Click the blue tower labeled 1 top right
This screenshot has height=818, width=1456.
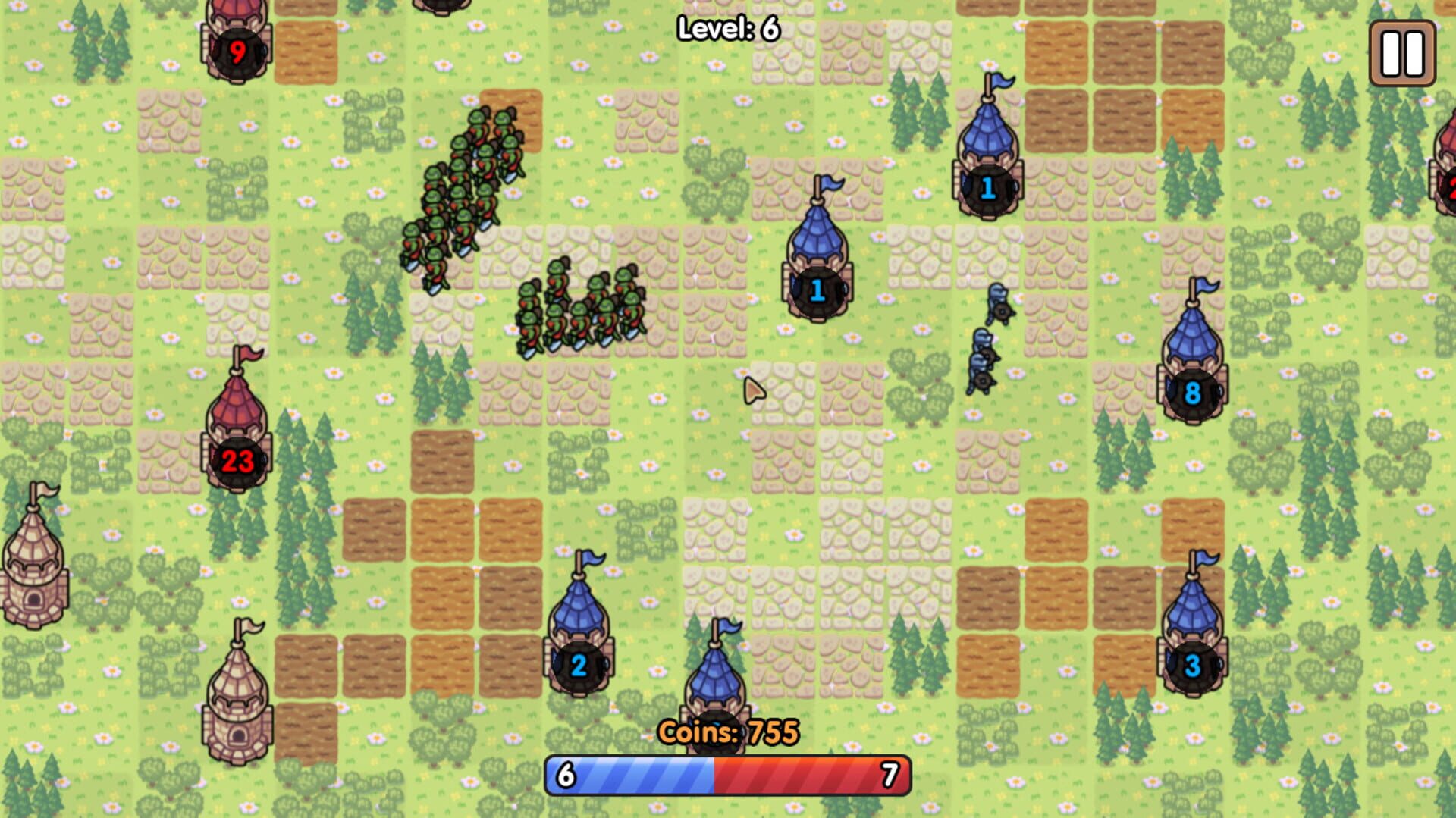coord(987,190)
